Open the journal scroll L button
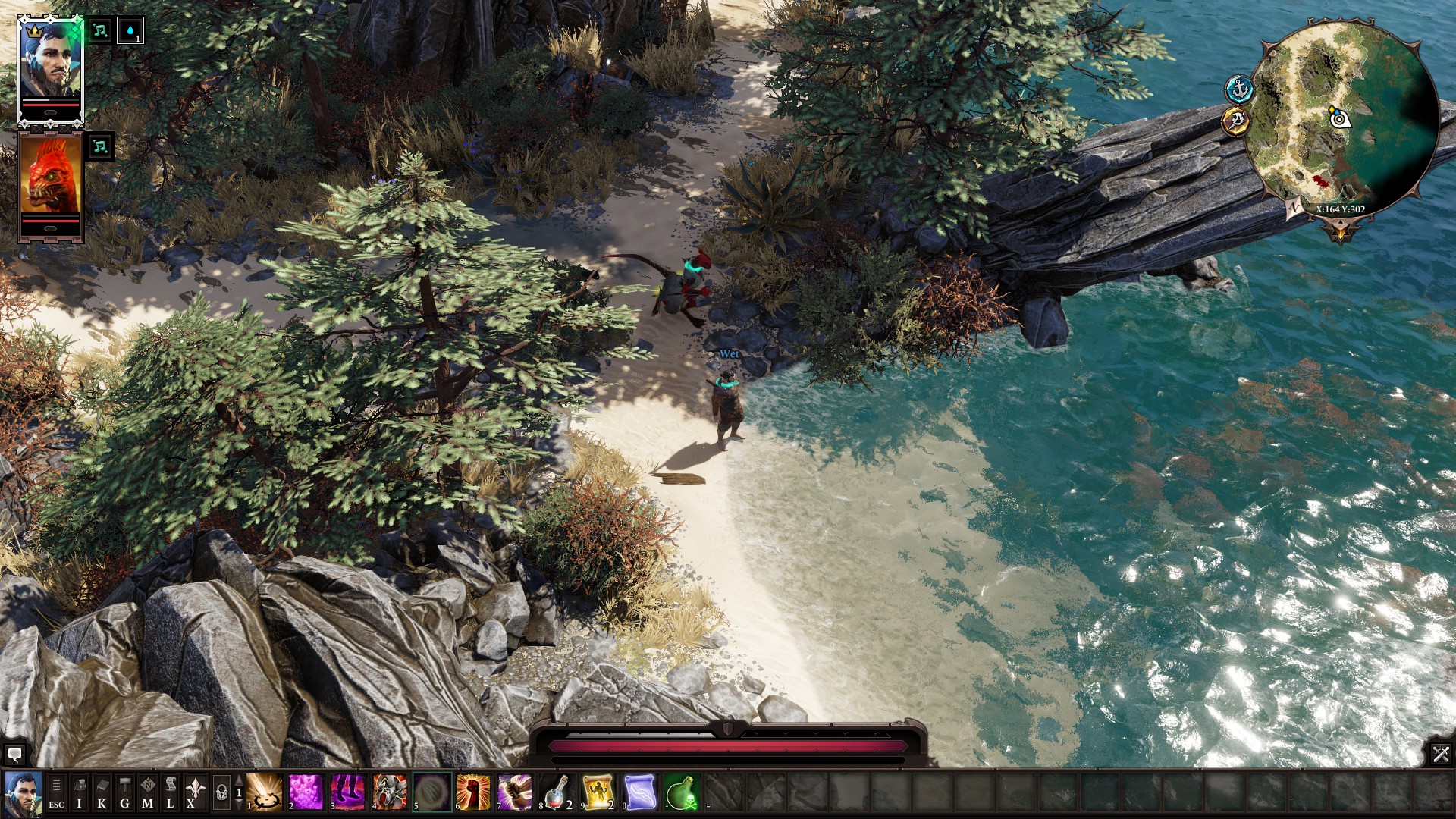This screenshot has height=819, width=1456. [171, 793]
